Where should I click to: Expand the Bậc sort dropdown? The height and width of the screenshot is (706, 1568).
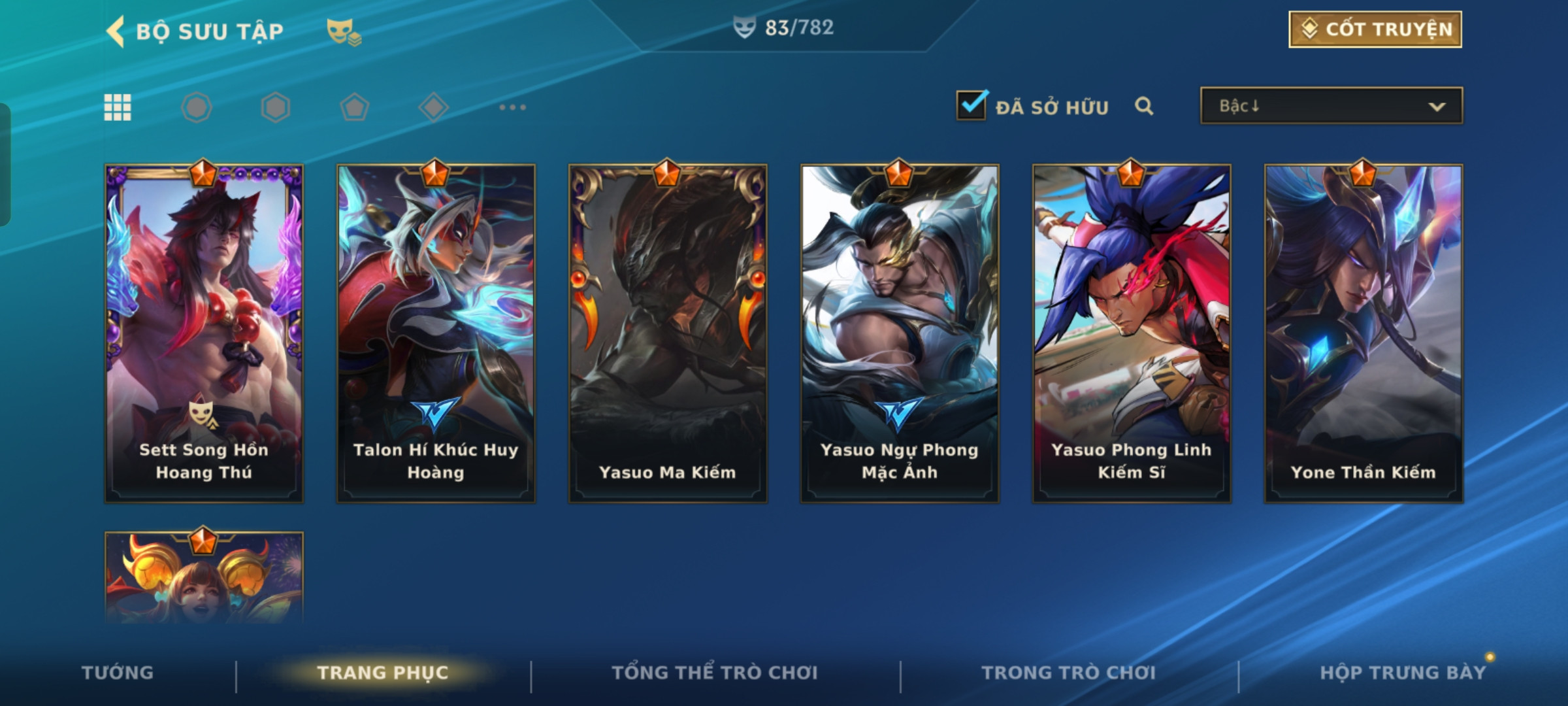pyautogui.click(x=1331, y=106)
